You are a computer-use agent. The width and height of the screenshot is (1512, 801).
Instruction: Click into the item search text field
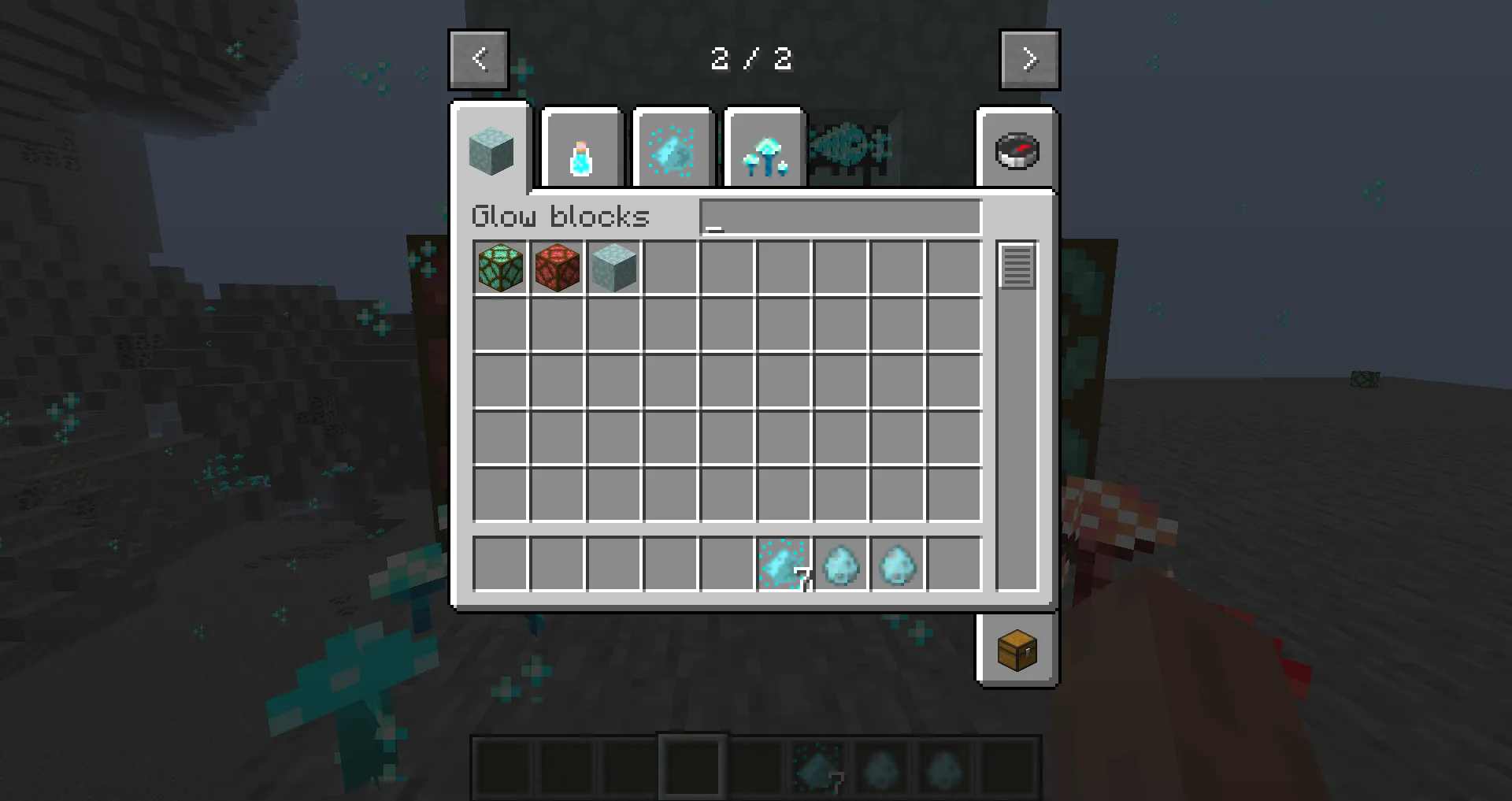coord(839,217)
